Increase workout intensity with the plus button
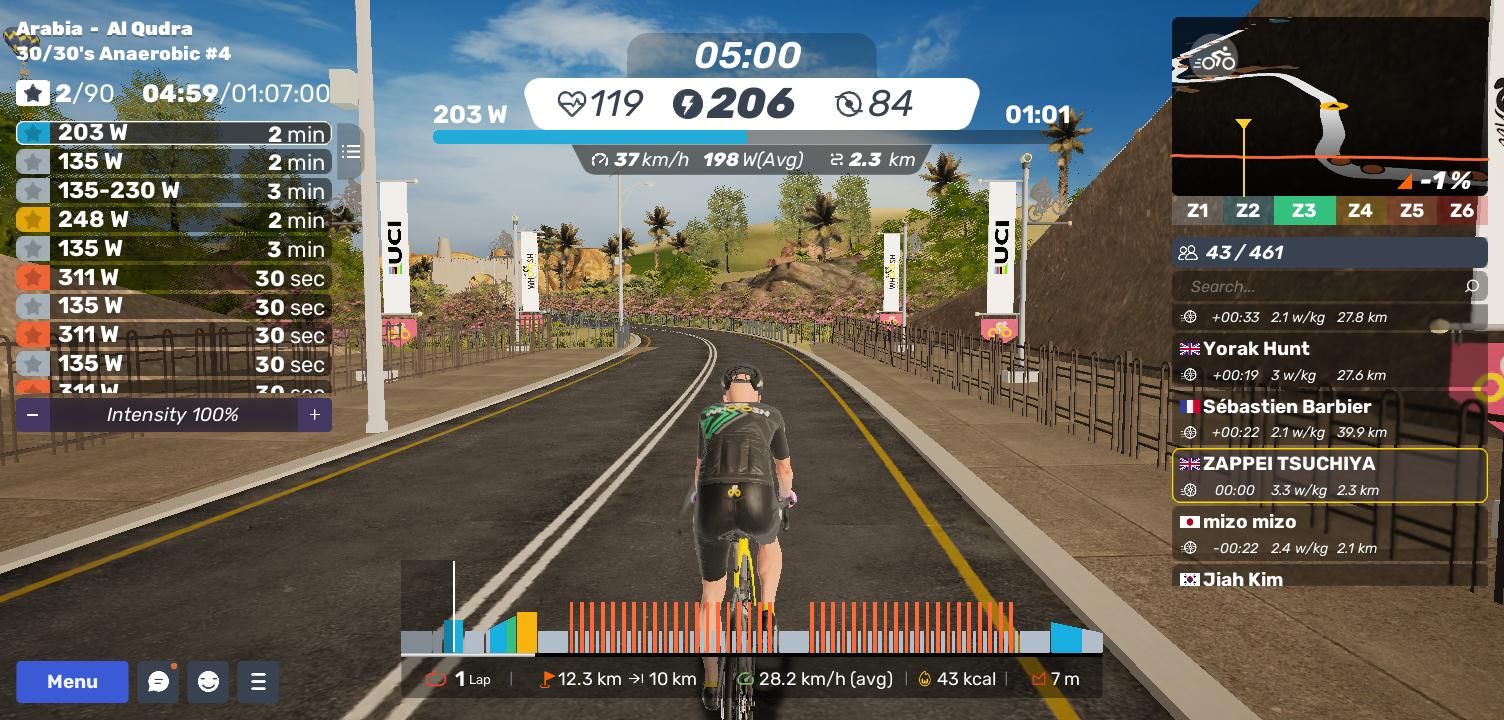 [x=314, y=415]
